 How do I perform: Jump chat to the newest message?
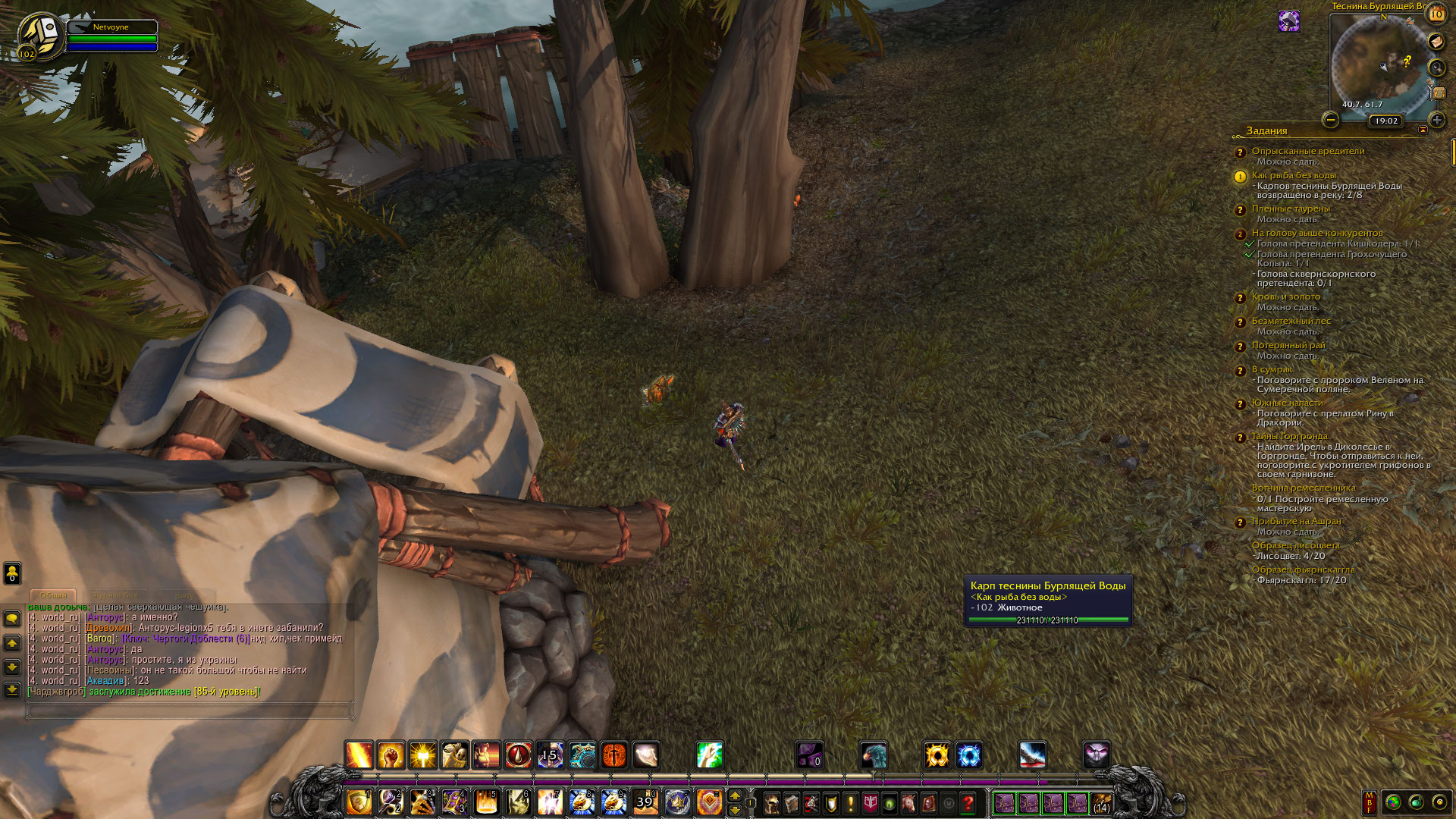click(12, 689)
